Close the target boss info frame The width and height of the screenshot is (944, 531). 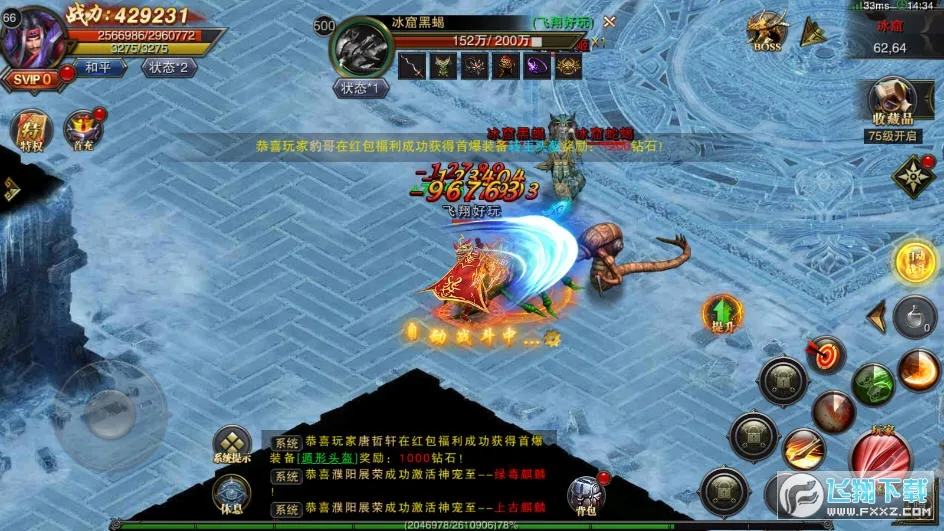pyautogui.click(x=609, y=21)
